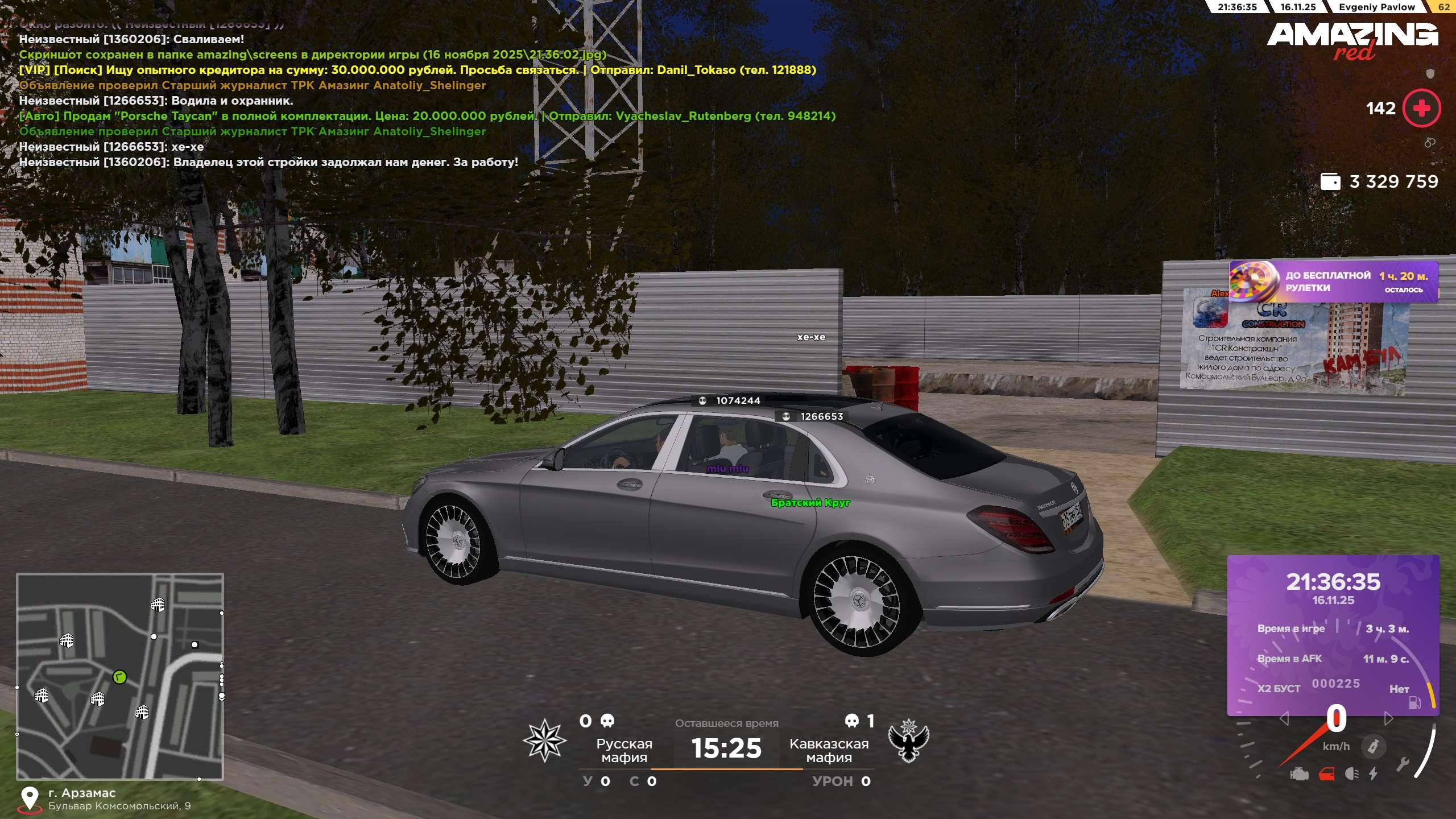Select the Russian mafia star emblem

pos(544,740)
